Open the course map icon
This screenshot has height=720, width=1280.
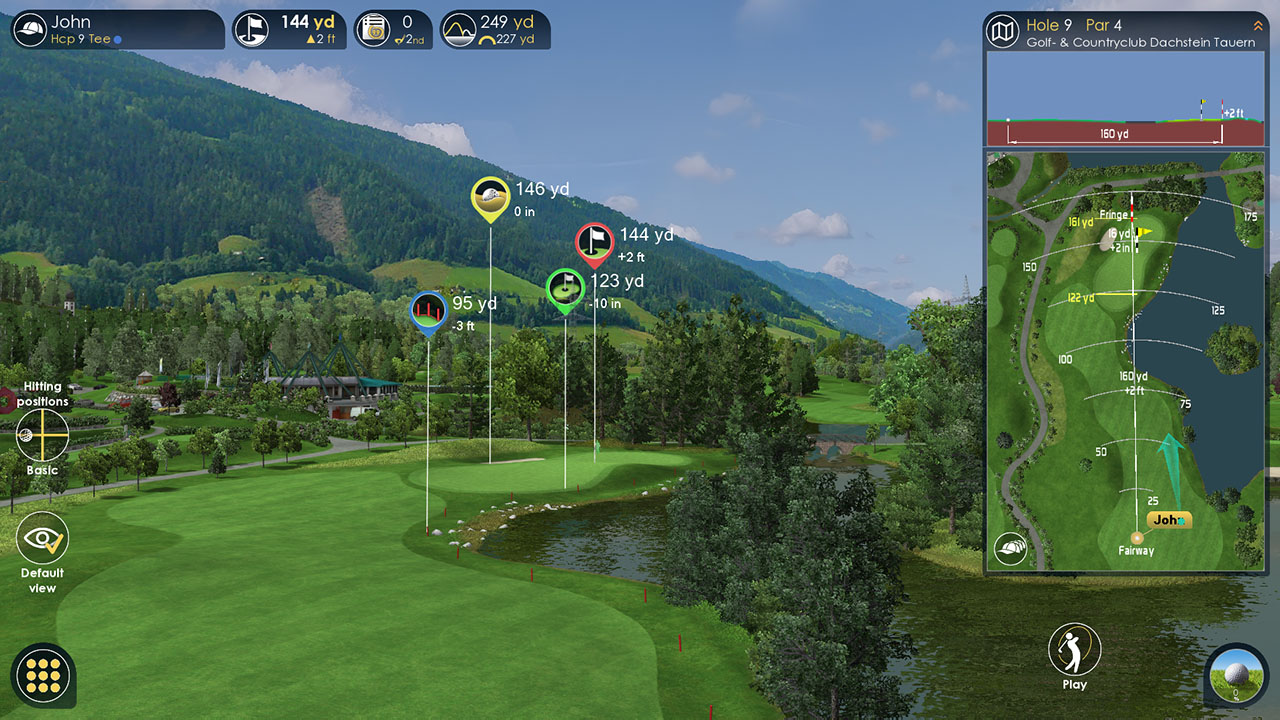pyautogui.click(x=1002, y=32)
